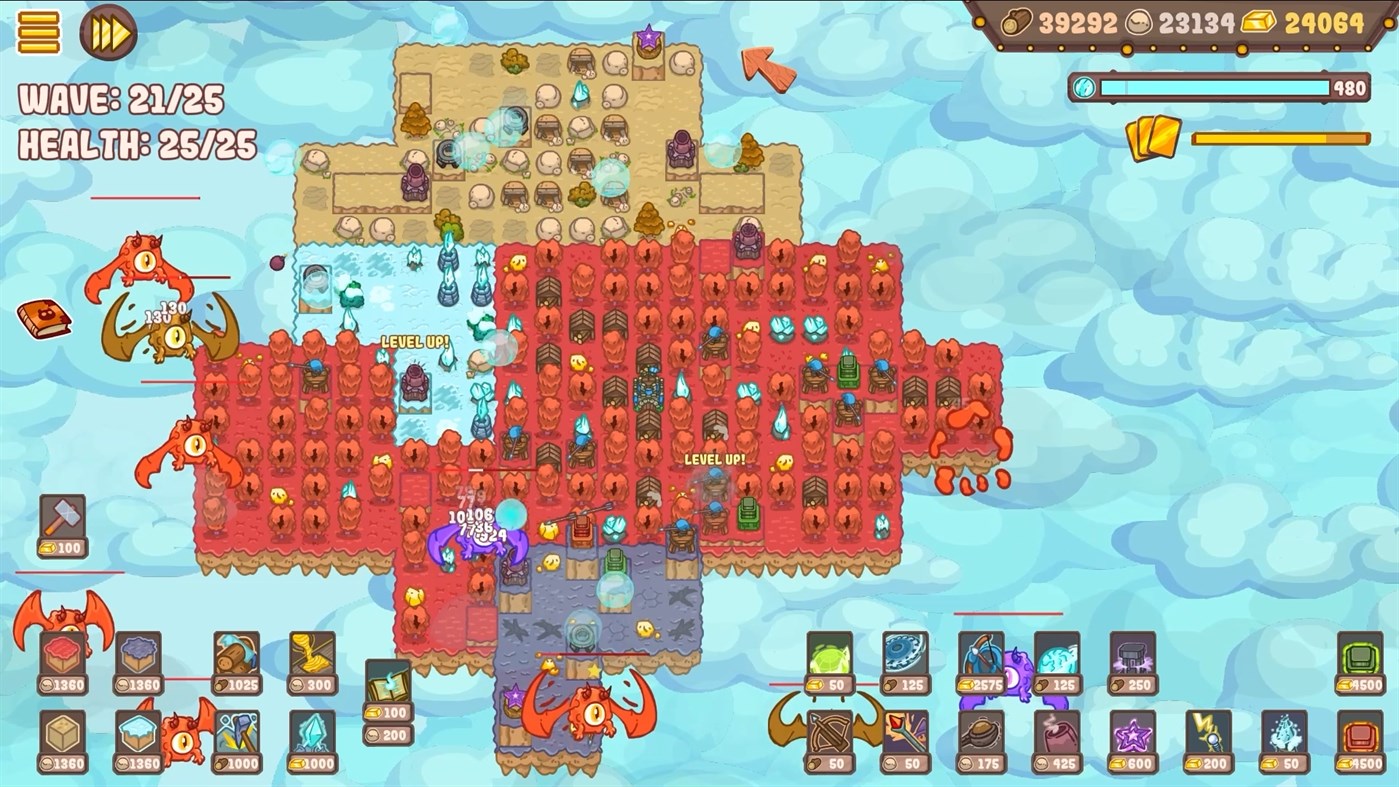The image size is (1399, 787).
Task: Select the red grass block costing 1360
Action: [x=60, y=651]
